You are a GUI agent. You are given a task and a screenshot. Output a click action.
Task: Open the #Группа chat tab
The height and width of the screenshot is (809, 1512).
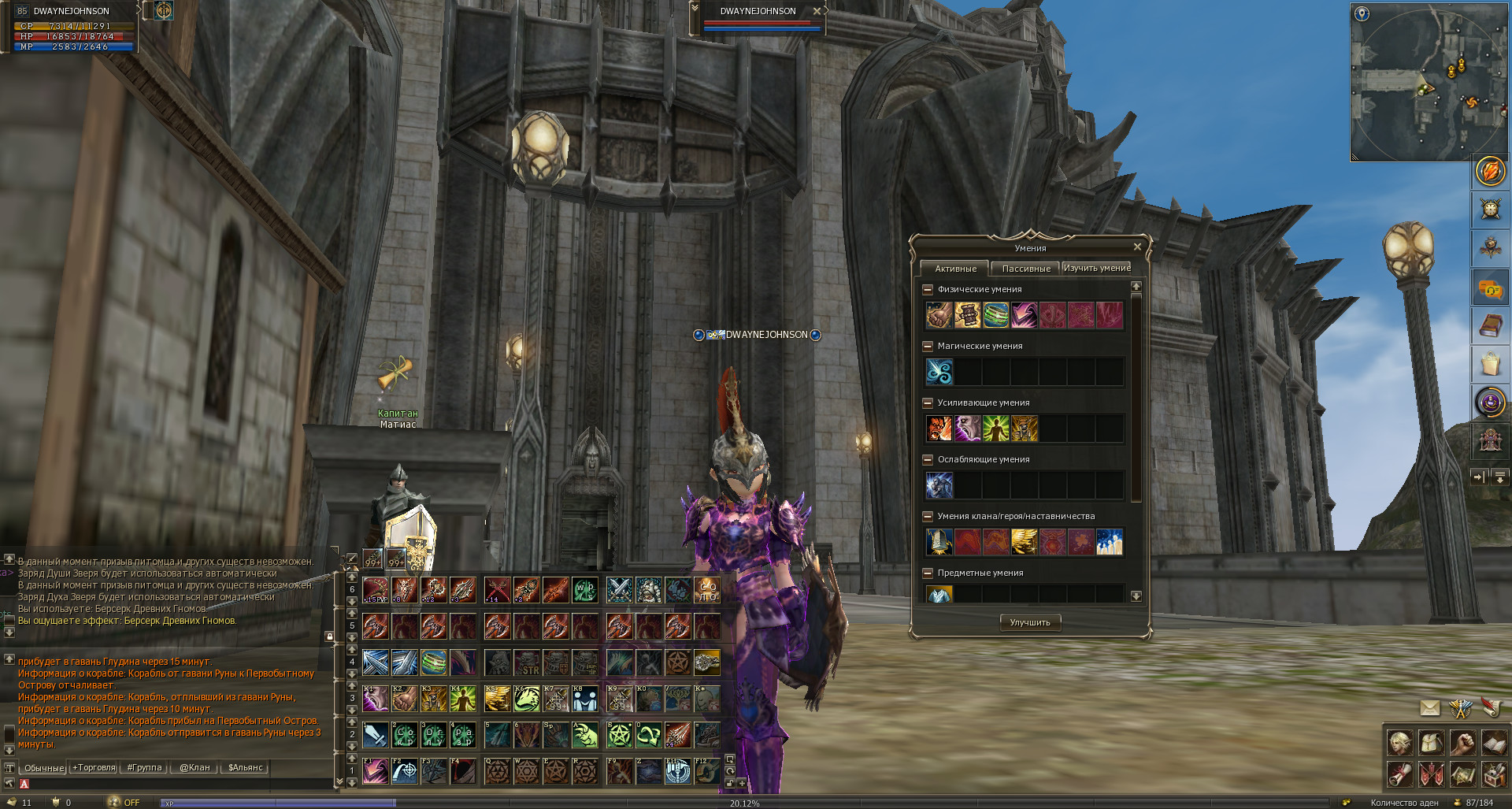144,768
